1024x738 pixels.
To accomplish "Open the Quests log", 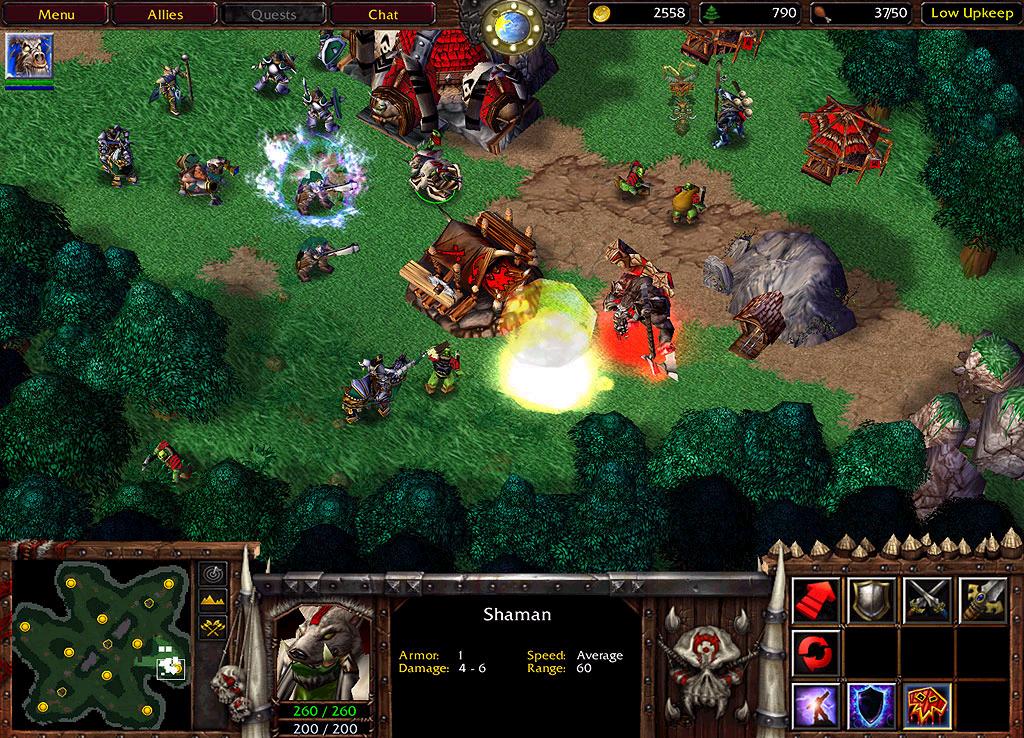I will click(x=273, y=14).
